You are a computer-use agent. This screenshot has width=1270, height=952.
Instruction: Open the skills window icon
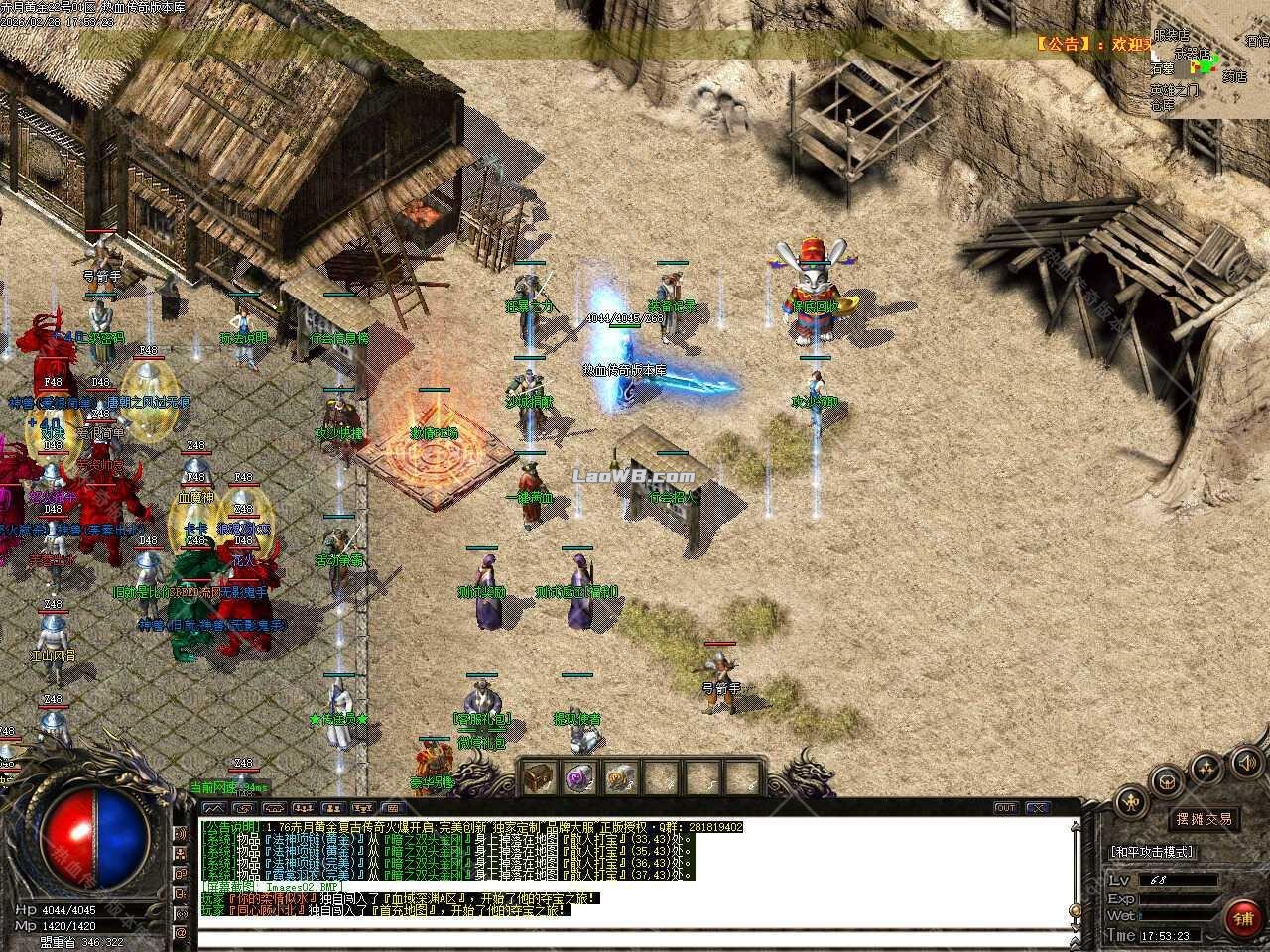(x=1206, y=769)
